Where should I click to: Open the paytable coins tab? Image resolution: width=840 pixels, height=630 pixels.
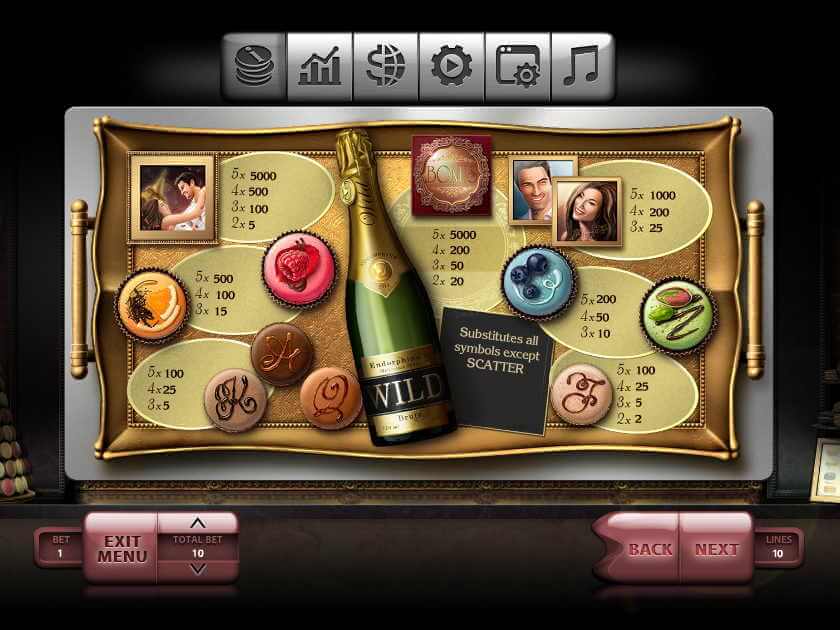point(254,67)
